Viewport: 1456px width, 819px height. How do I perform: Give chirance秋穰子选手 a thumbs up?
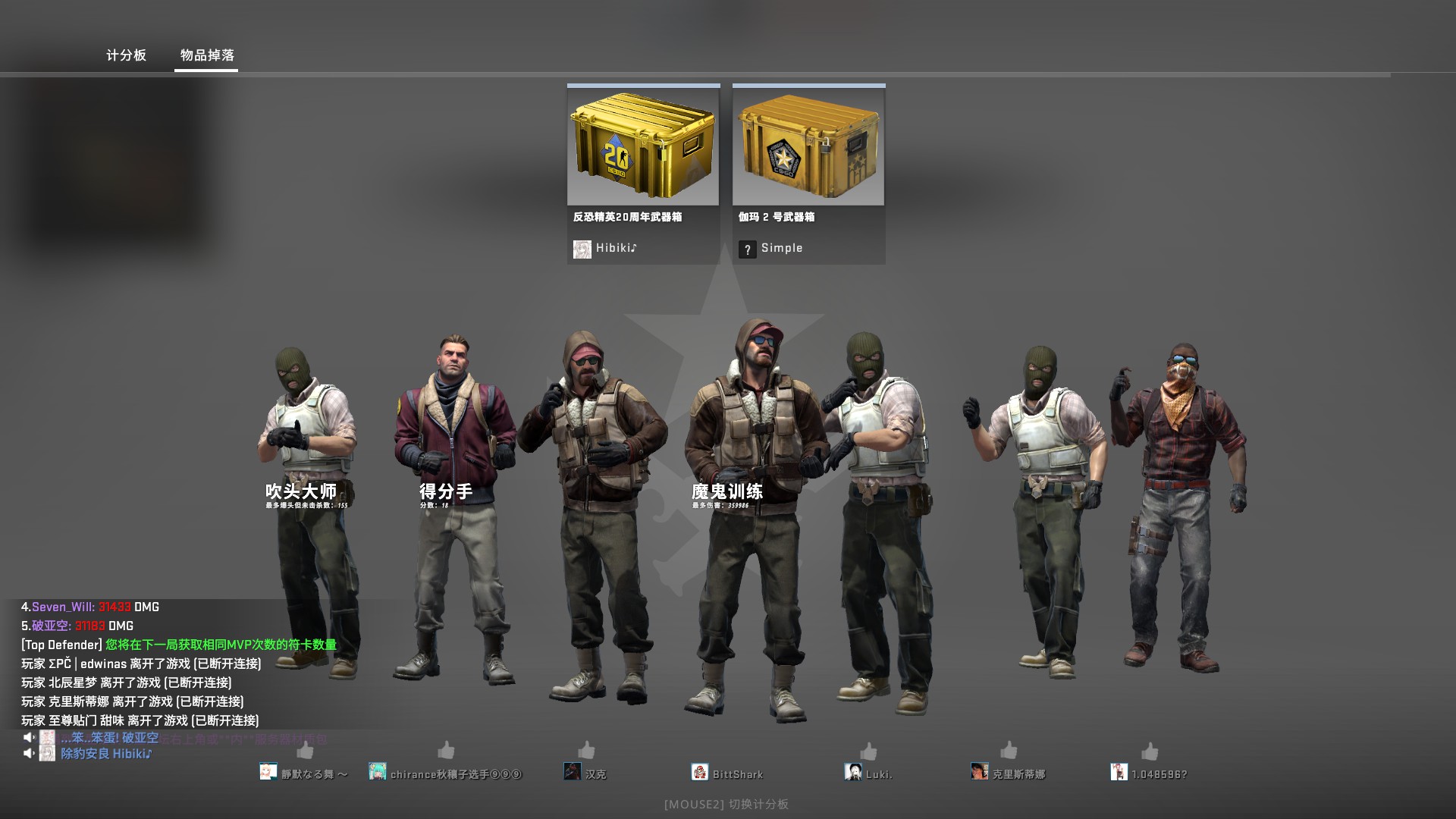(x=446, y=750)
